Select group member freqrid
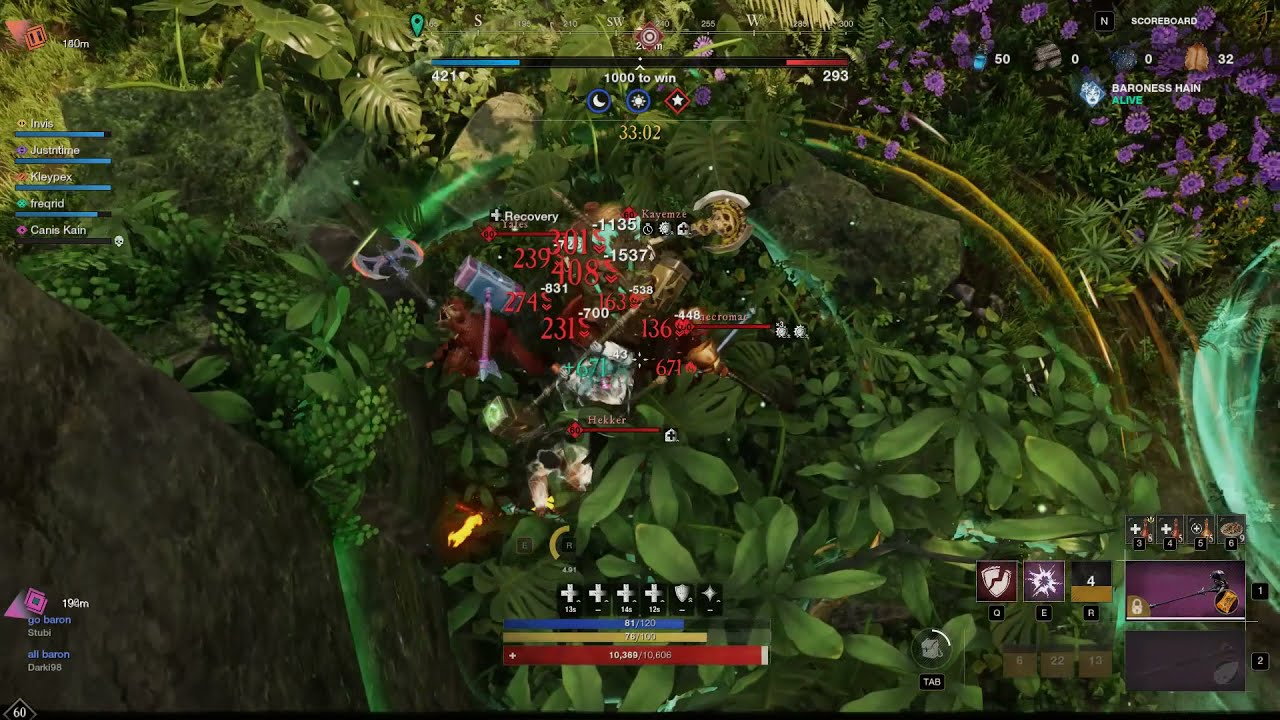 pyautogui.click(x=47, y=203)
